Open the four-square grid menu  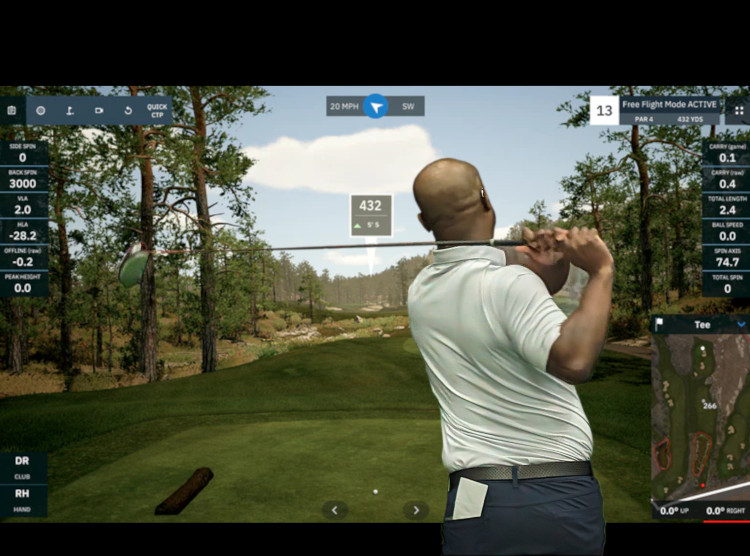point(739,110)
